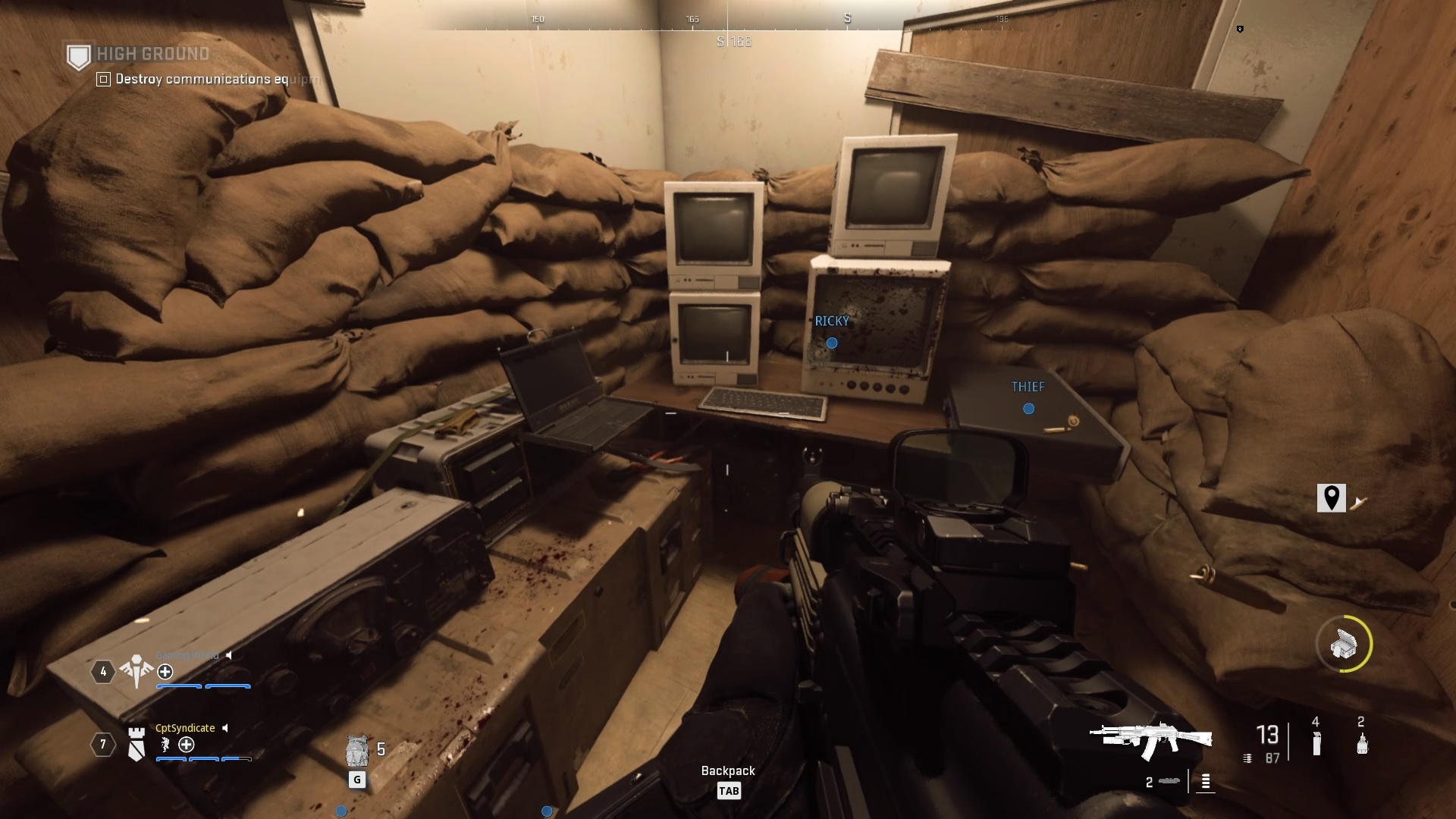Mute Gaming World's voice chat speaker
Viewport: 1456px width, 819px height.
tap(229, 655)
